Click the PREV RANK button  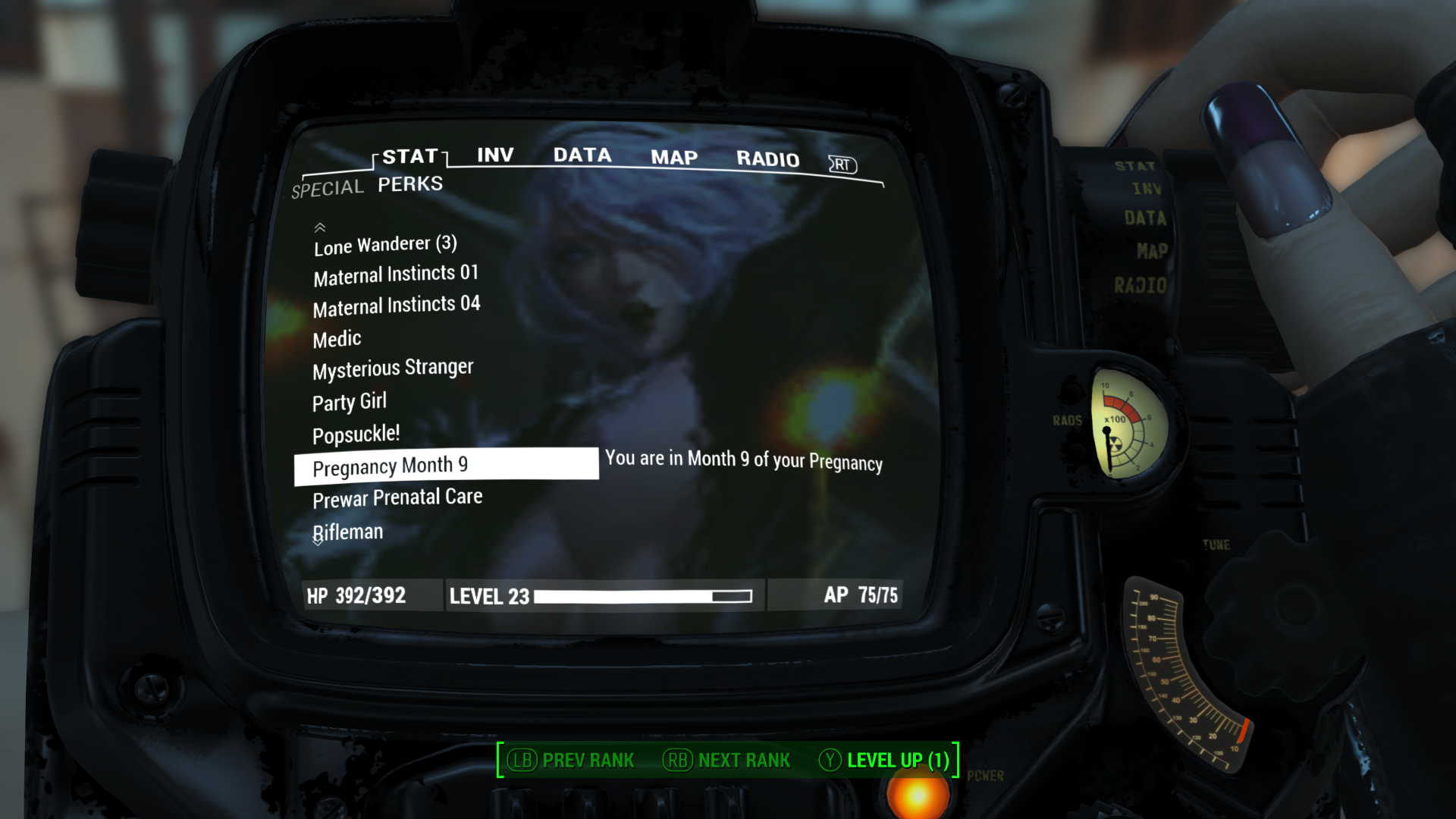(572, 760)
